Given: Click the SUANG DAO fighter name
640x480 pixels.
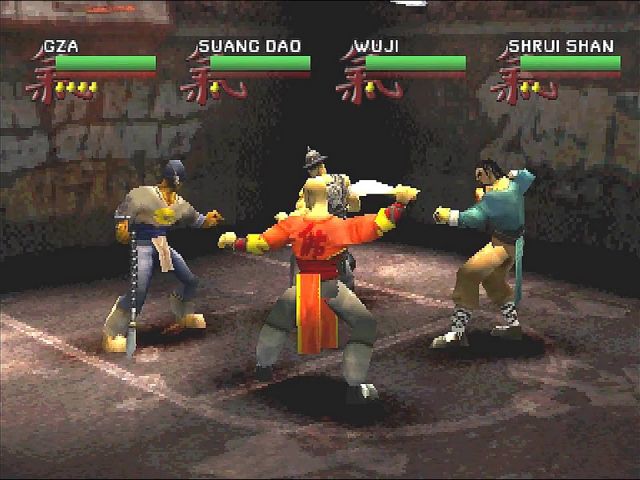Looking at the screenshot, I should [250, 46].
